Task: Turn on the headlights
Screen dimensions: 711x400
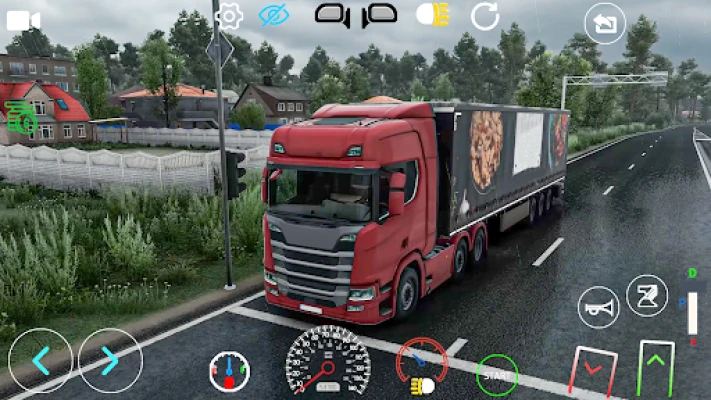Action: 432,14
